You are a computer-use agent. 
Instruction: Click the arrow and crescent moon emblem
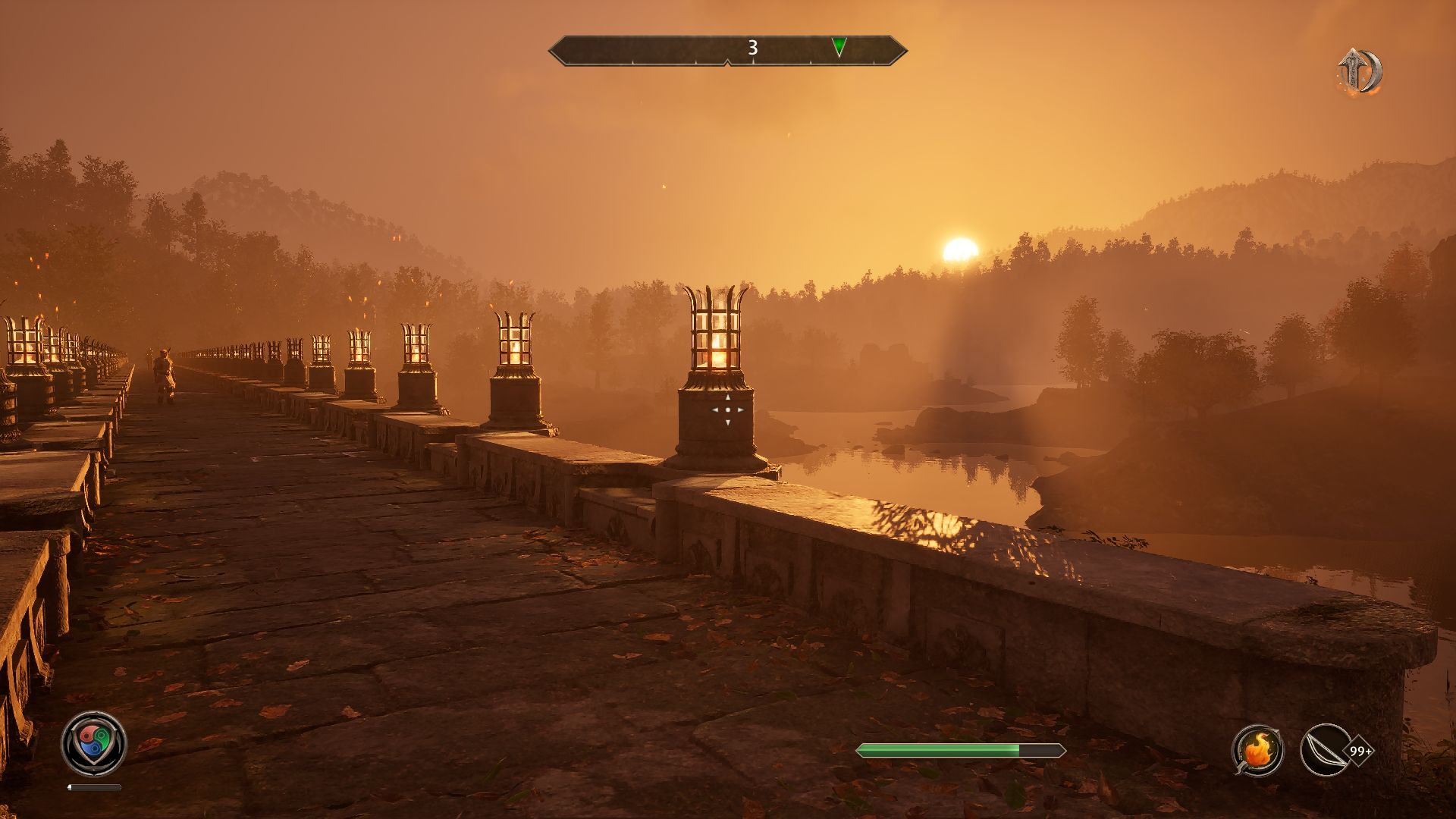pos(1359,73)
